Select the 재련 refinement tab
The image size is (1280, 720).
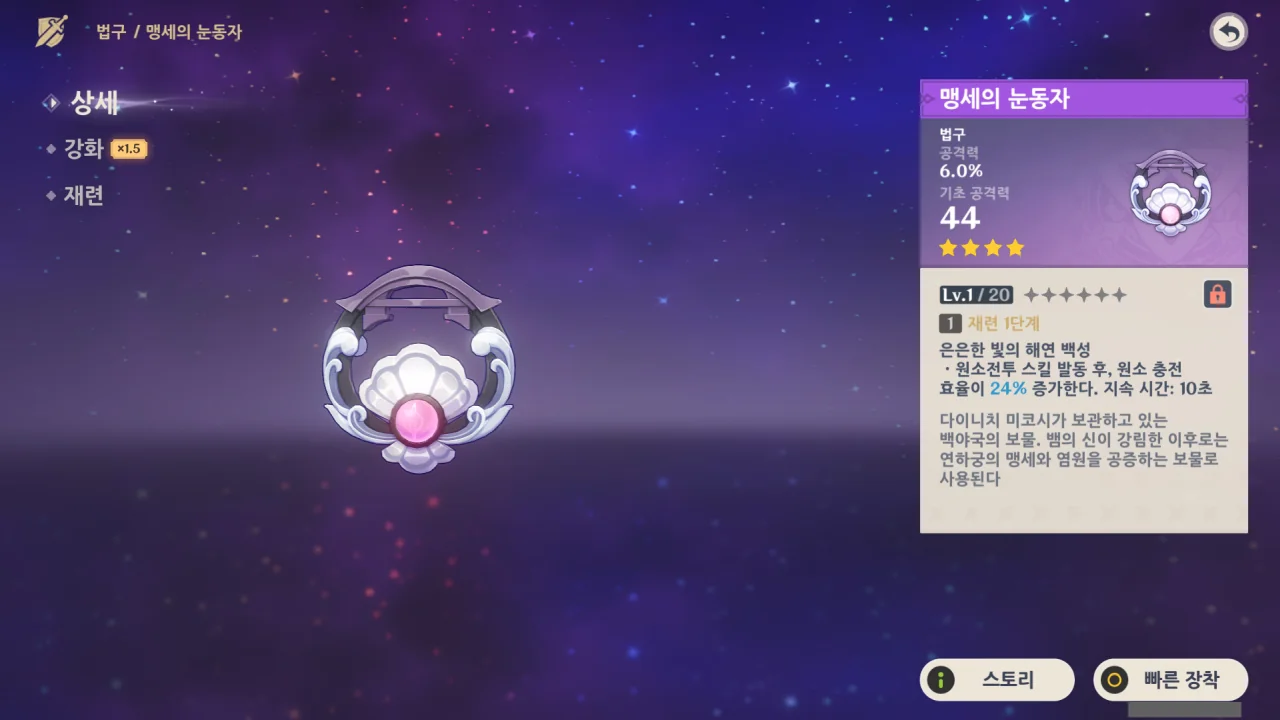pyautogui.click(x=84, y=195)
